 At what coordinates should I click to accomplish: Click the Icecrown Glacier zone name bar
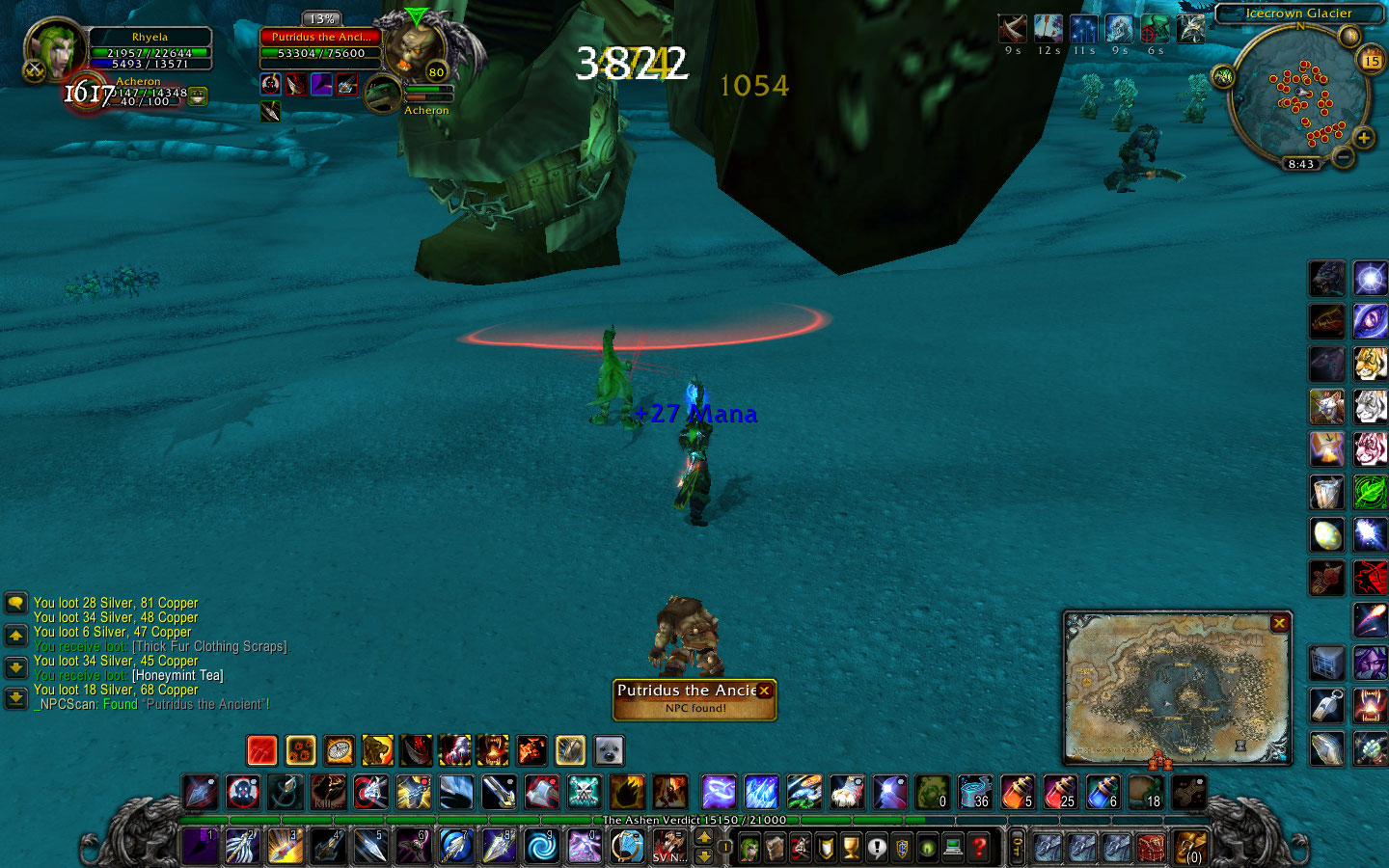coord(1297,14)
